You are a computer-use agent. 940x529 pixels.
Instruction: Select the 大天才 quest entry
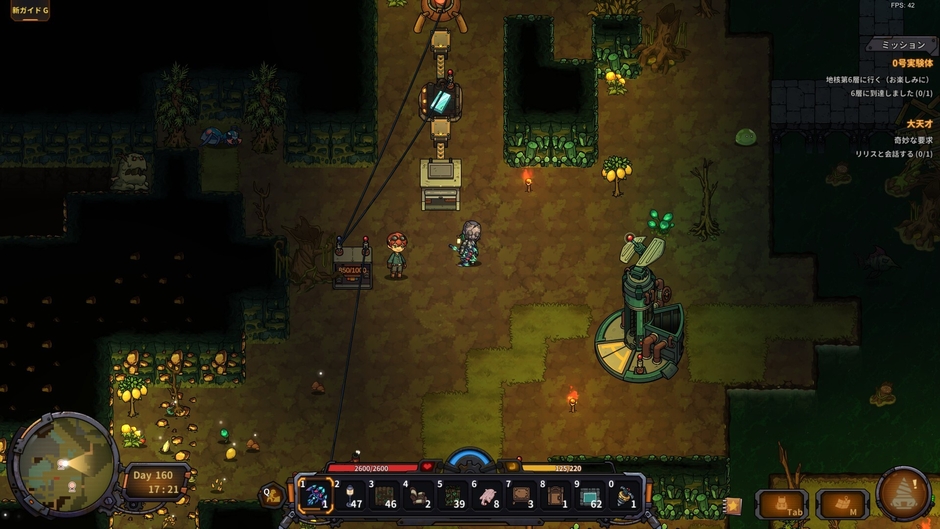(x=919, y=124)
